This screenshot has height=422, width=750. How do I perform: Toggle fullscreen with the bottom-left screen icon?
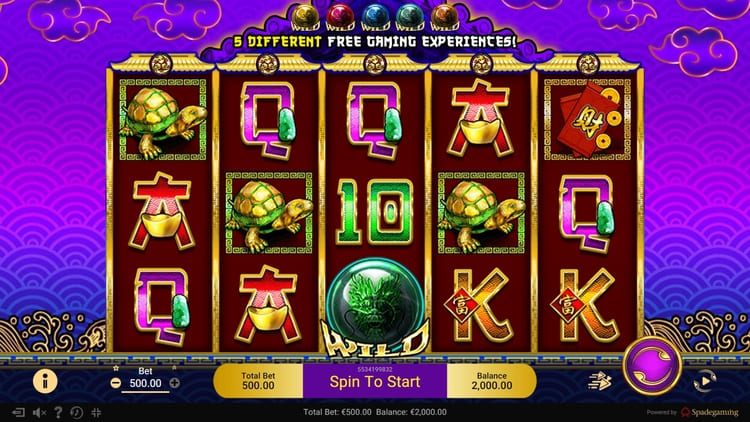18,412
